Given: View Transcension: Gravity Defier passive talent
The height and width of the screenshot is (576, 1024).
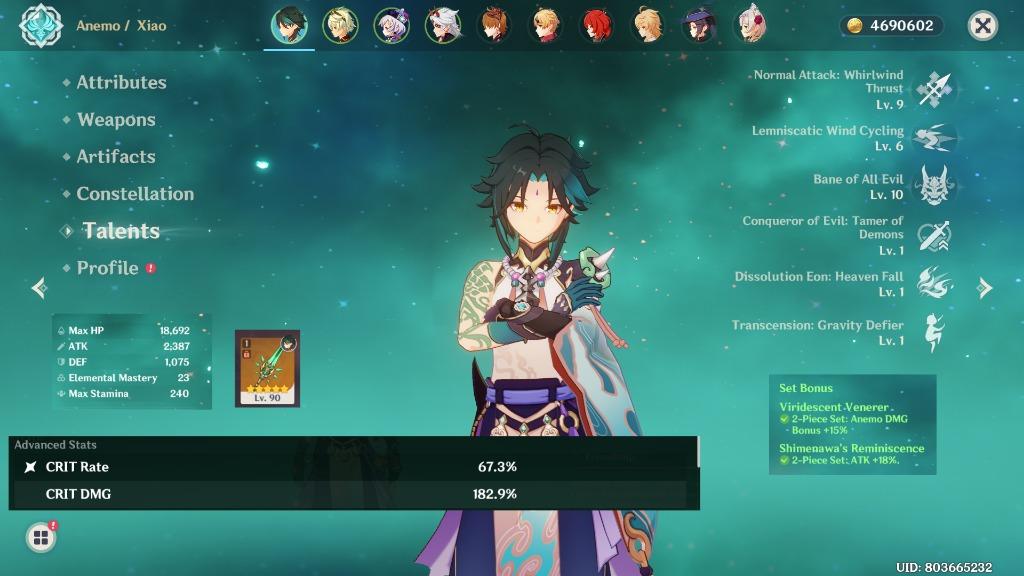Looking at the screenshot, I should click(935, 333).
